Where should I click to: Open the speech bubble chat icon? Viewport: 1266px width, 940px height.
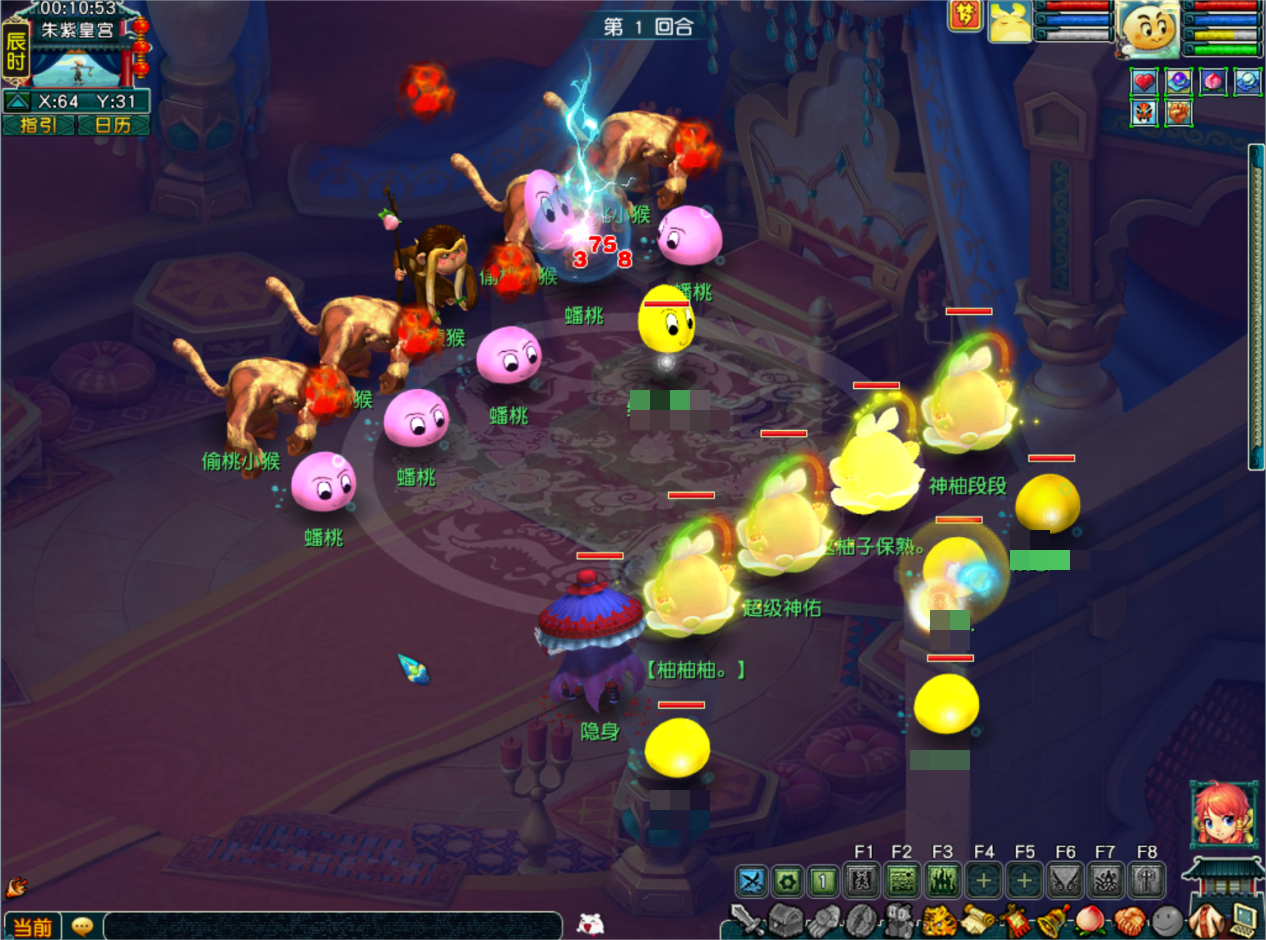(83, 926)
